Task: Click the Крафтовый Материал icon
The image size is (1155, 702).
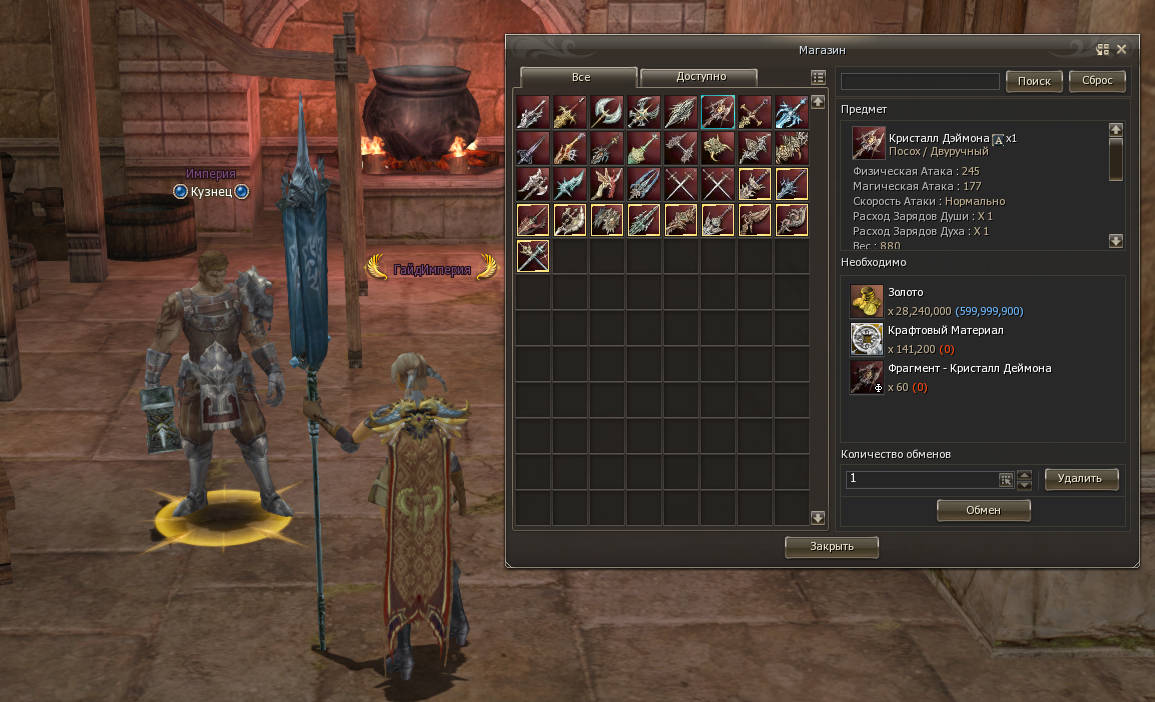Action: pyautogui.click(x=866, y=339)
